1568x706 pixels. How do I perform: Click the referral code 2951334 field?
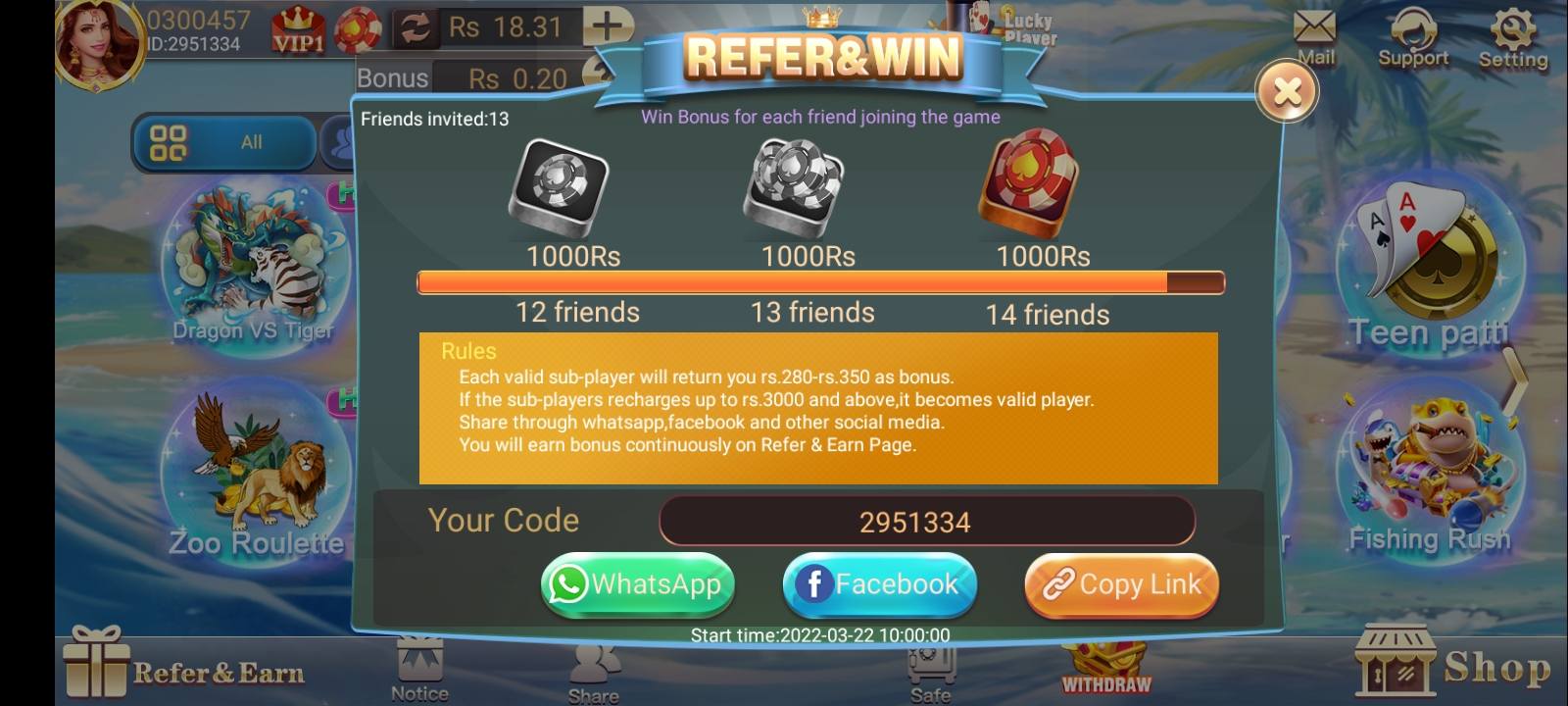926,521
